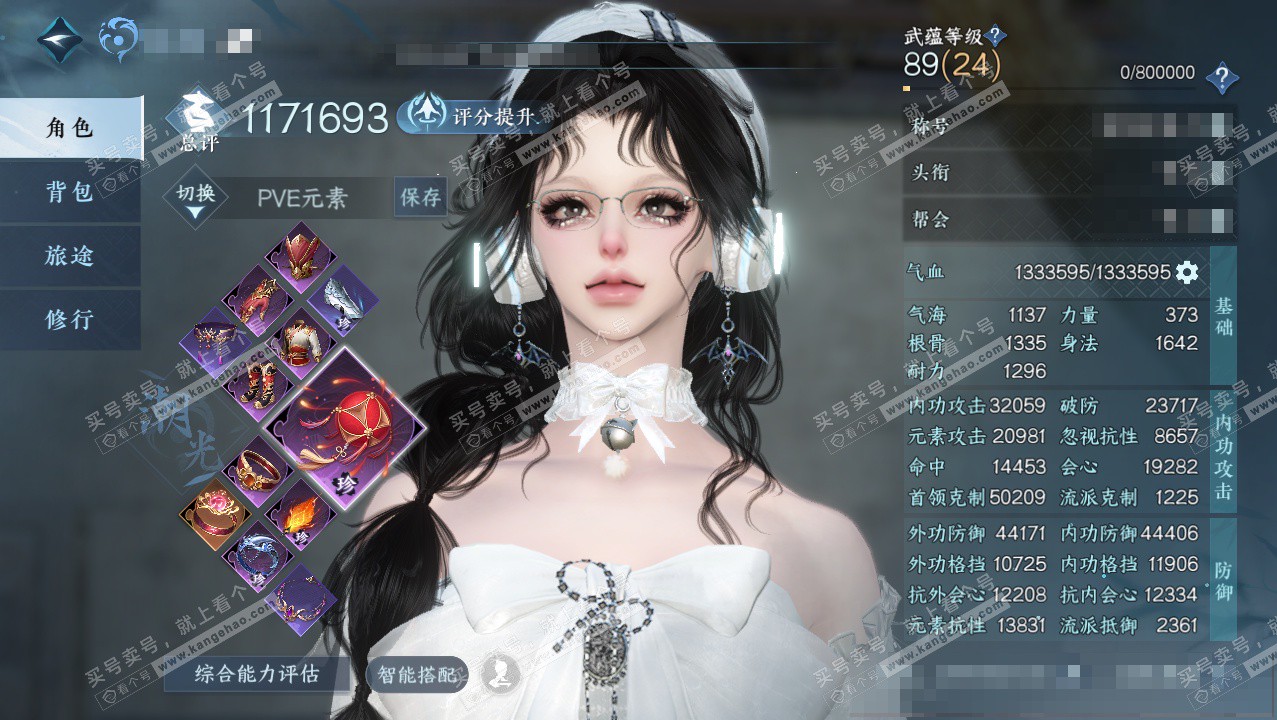Show the 武蕴等级 help tooltip
The width and height of the screenshot is (1277, 720).
(x=994, y=38)
